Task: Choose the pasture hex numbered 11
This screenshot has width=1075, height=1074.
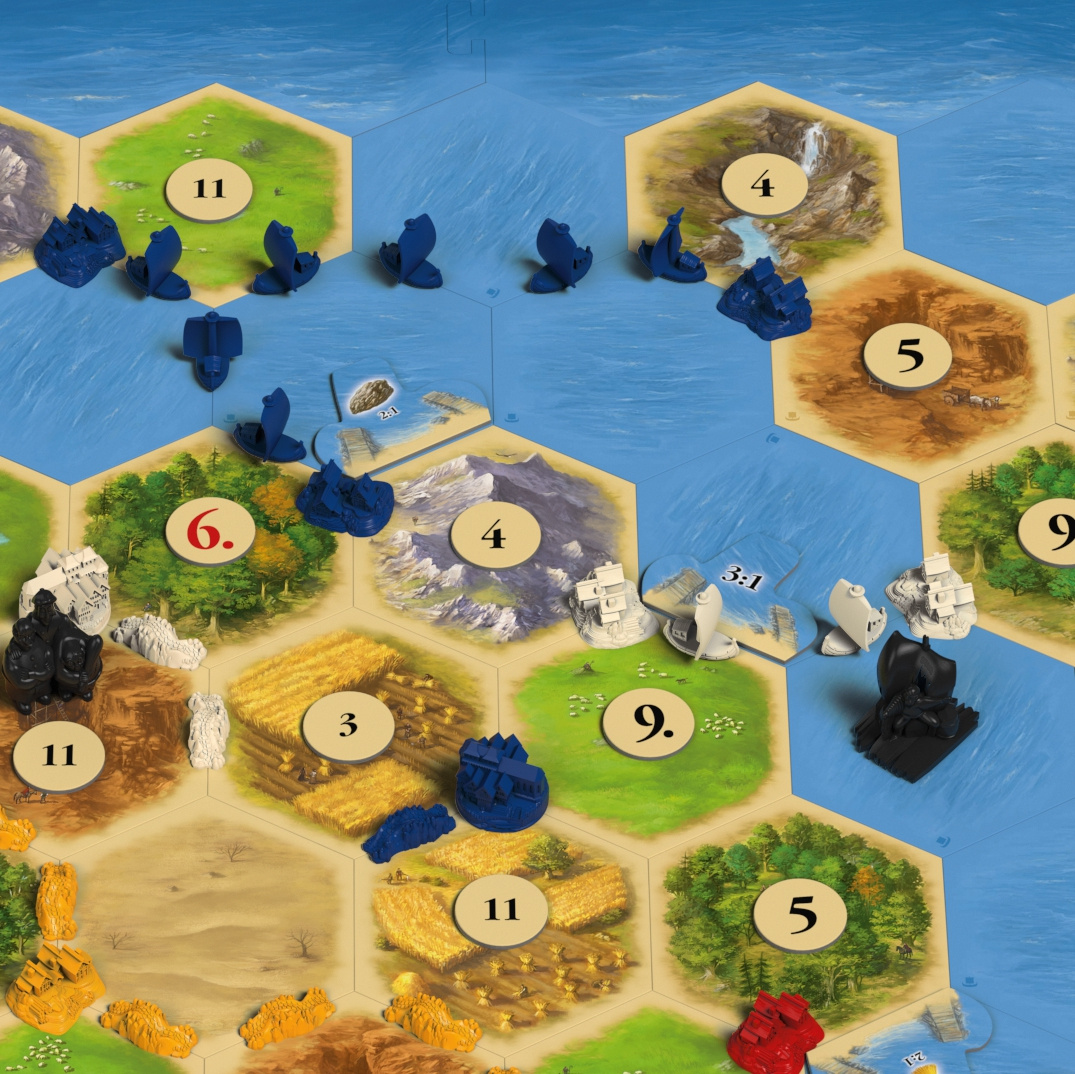Action: tap(210, 187)
